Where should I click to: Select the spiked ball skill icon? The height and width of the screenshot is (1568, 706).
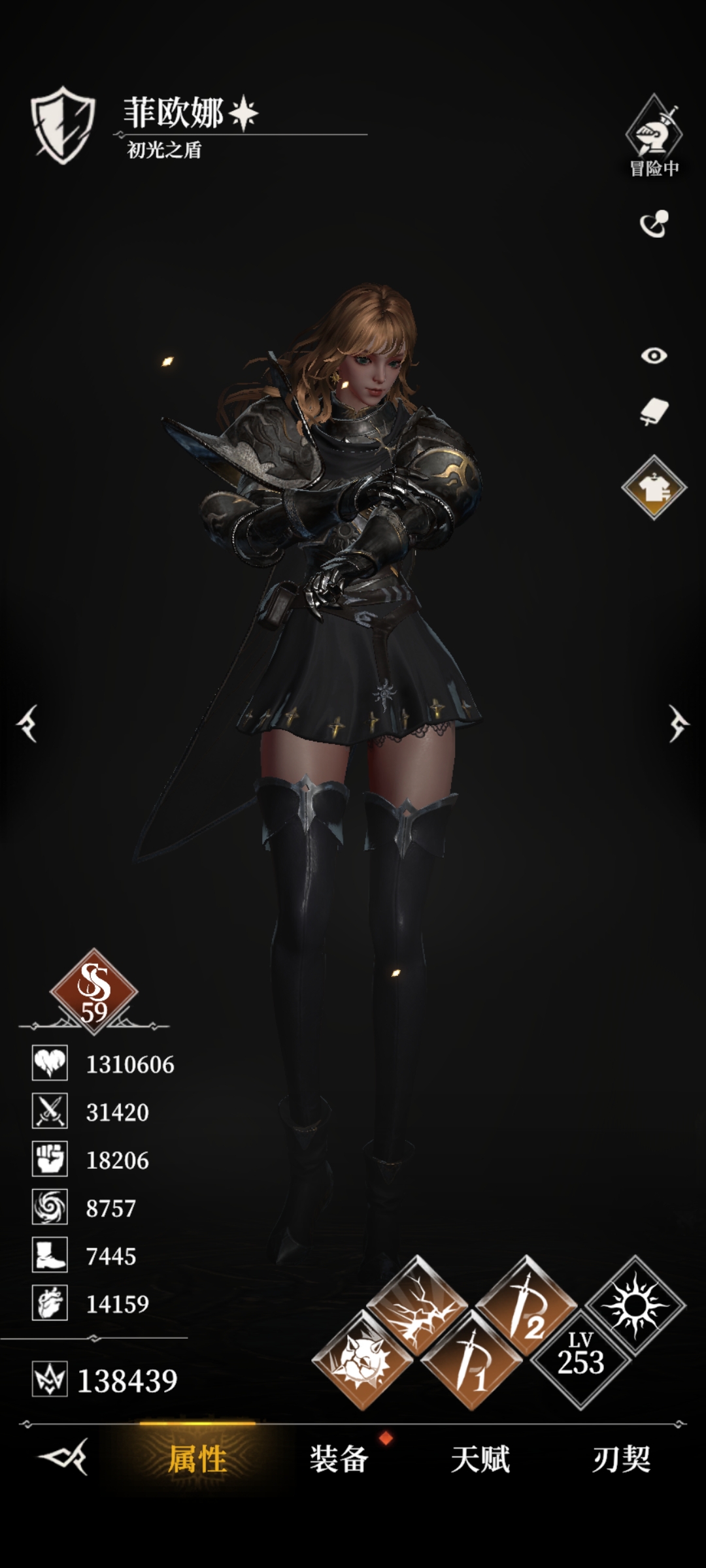point(362,1360)
